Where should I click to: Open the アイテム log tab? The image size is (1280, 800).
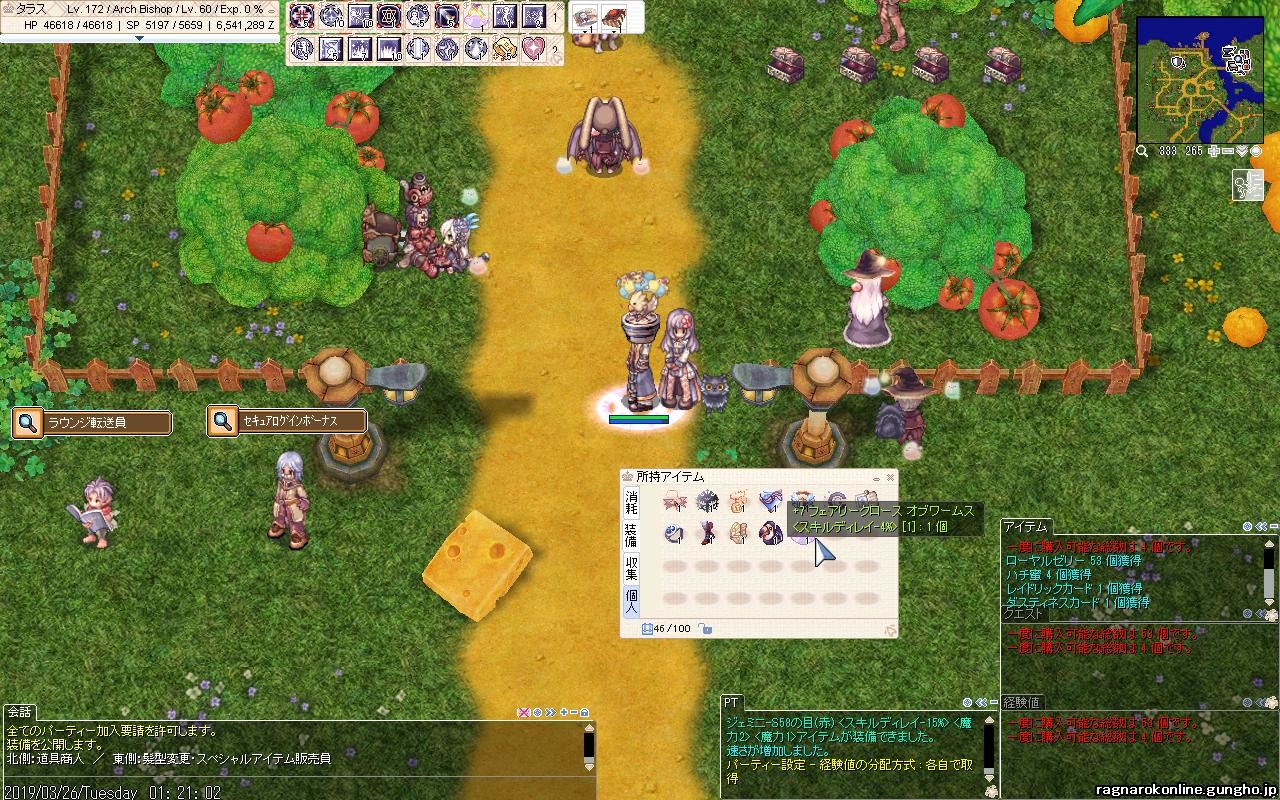point(1025,526)
